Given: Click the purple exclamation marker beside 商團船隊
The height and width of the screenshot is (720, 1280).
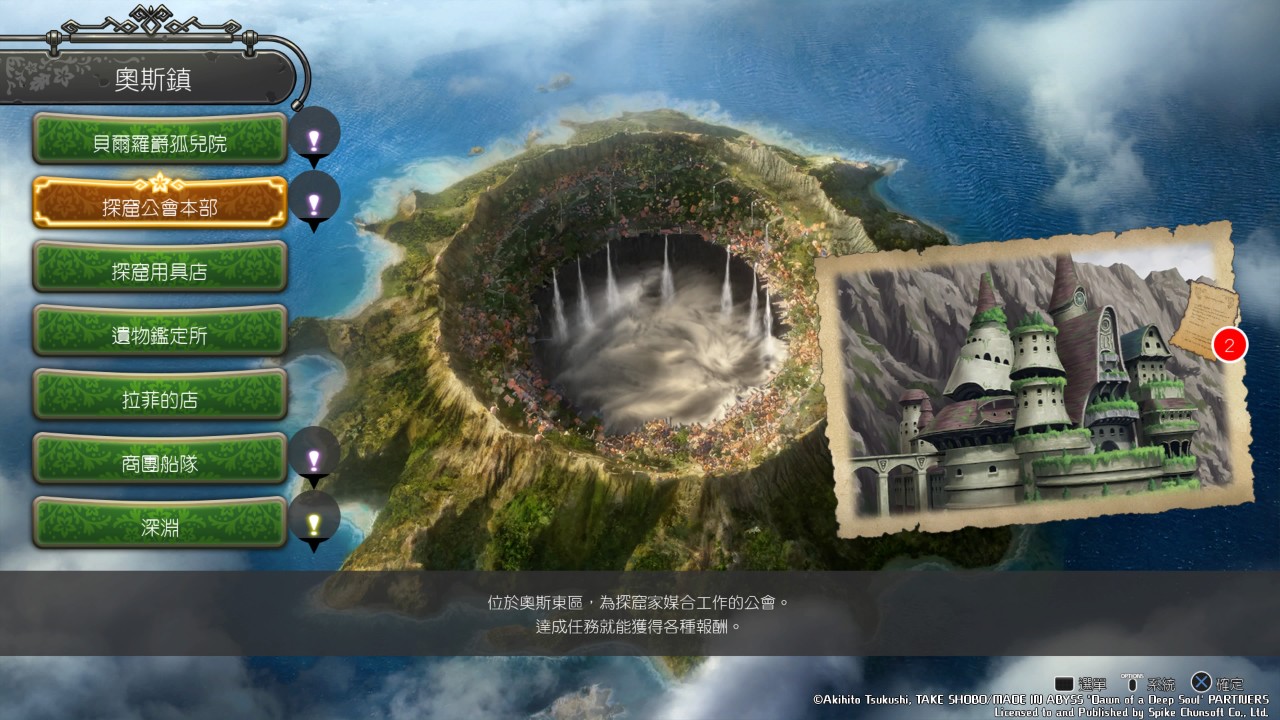Looking at the screenshot, I should click(x=314, y=457).
